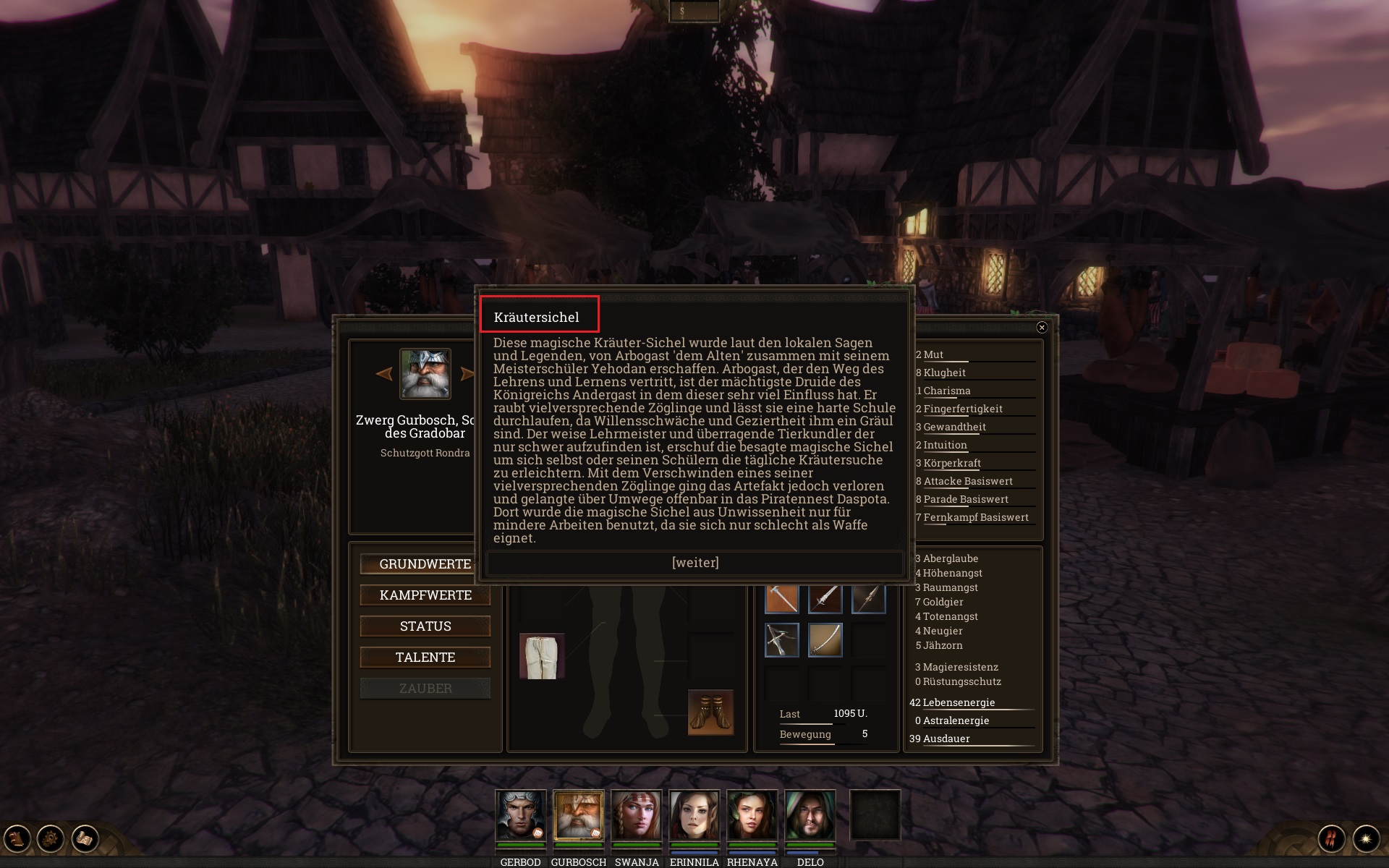Image resolution: width=1389 pixels, height=868 pixels.
Task: Close the character sheet window
Action: (x=1042, y=328)
